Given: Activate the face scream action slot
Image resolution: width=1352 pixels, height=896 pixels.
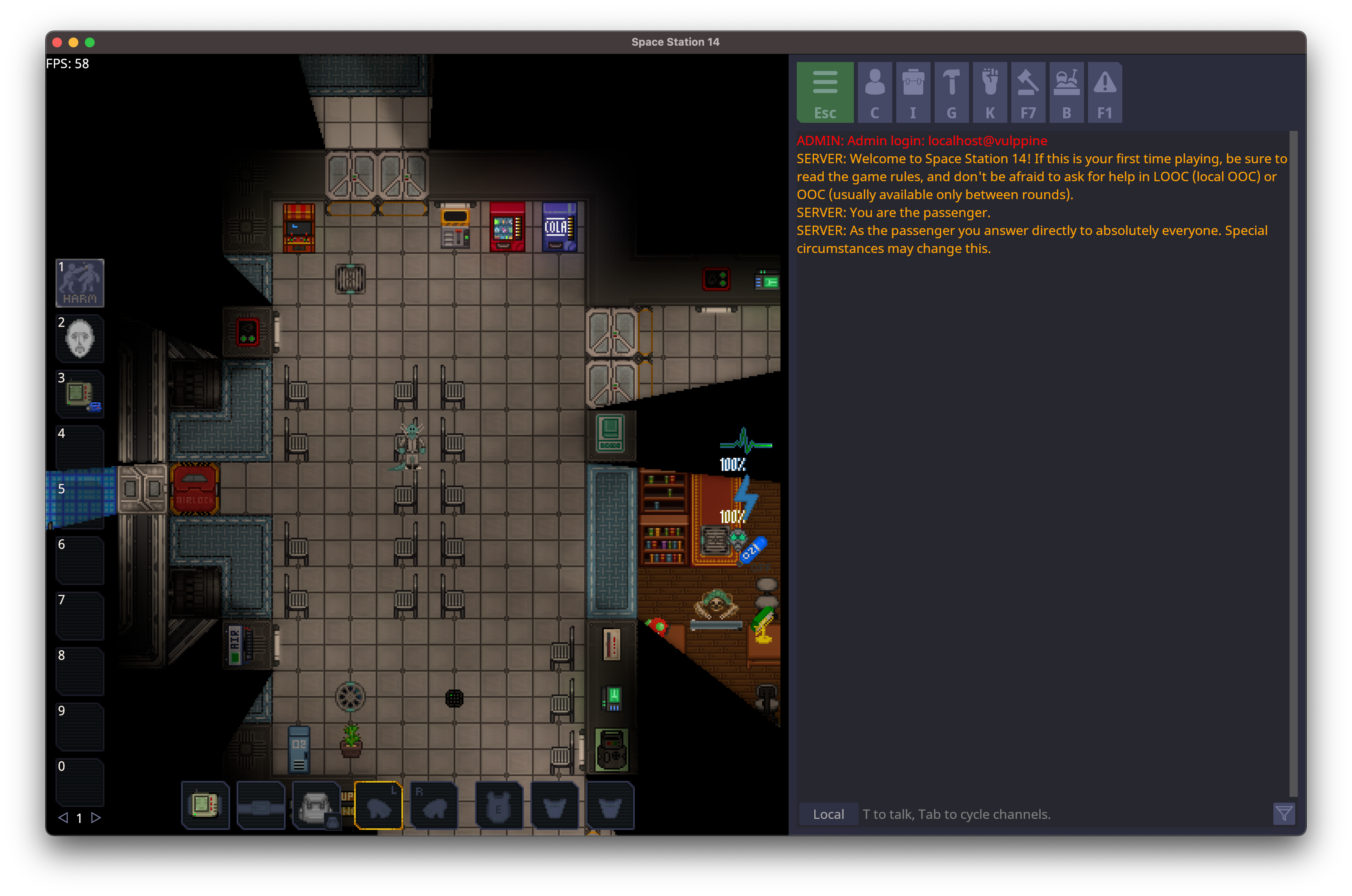Looking at the screenshot, I should point(80,338).
